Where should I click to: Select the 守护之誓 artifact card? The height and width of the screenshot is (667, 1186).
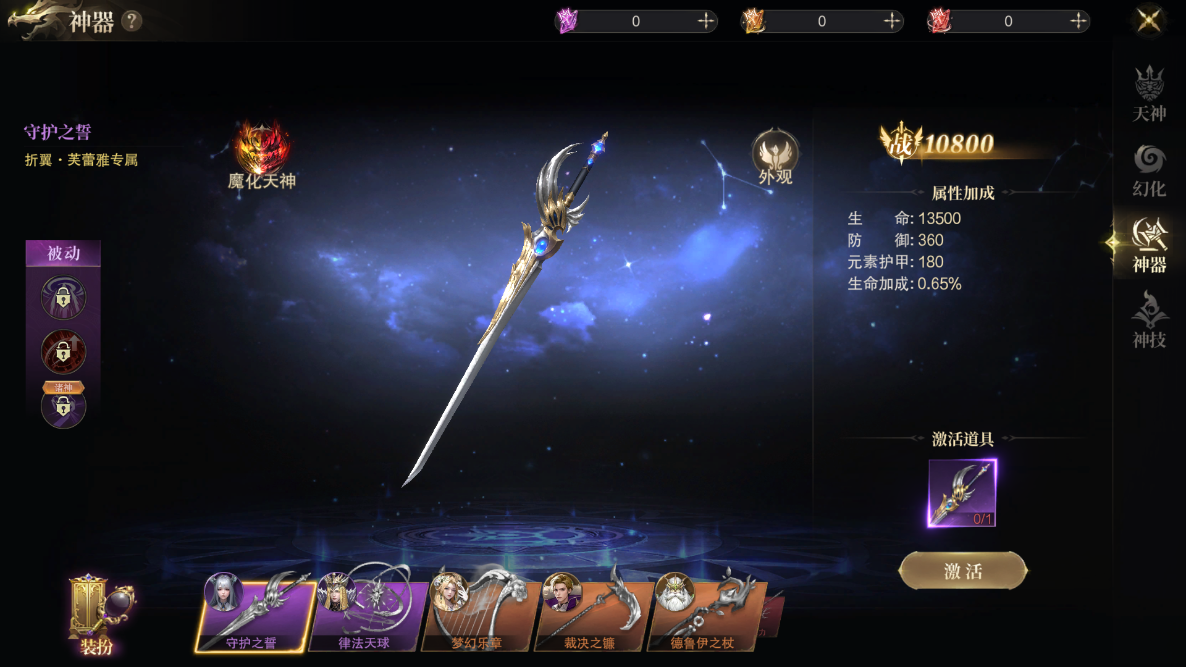[253, 613]
